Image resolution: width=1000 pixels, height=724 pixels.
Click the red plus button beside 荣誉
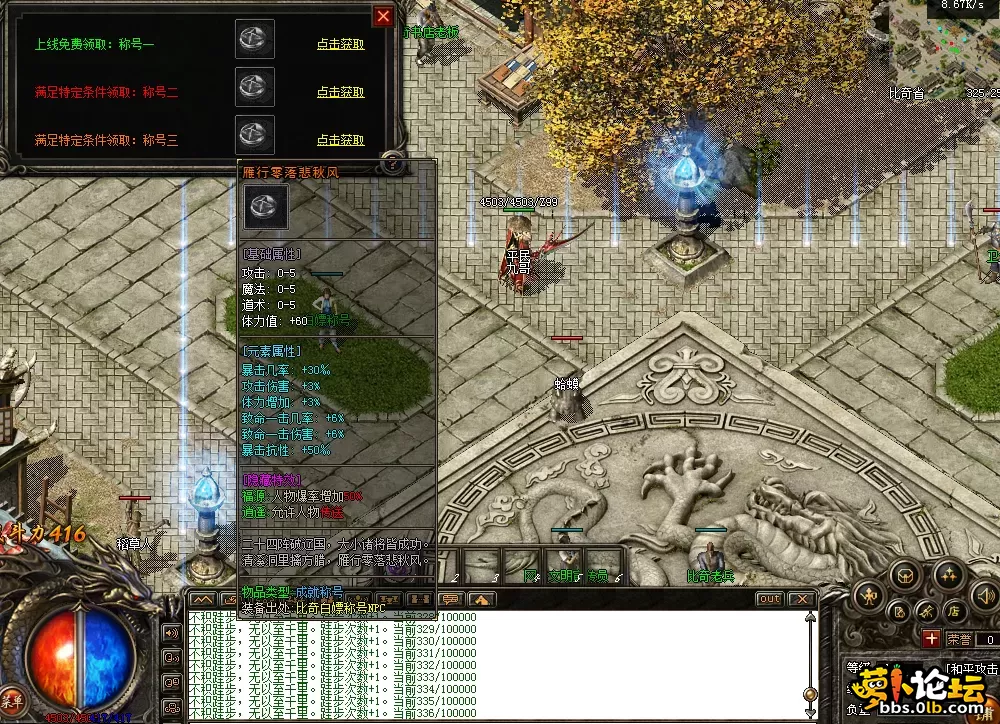(931, 638)
